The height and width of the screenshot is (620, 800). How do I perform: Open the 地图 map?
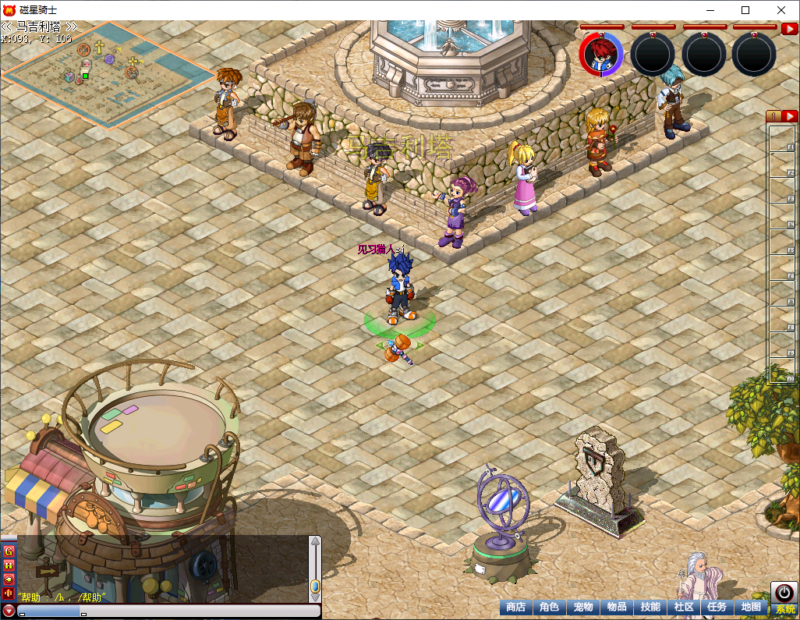pyautogui.click(x=750, y=607)
